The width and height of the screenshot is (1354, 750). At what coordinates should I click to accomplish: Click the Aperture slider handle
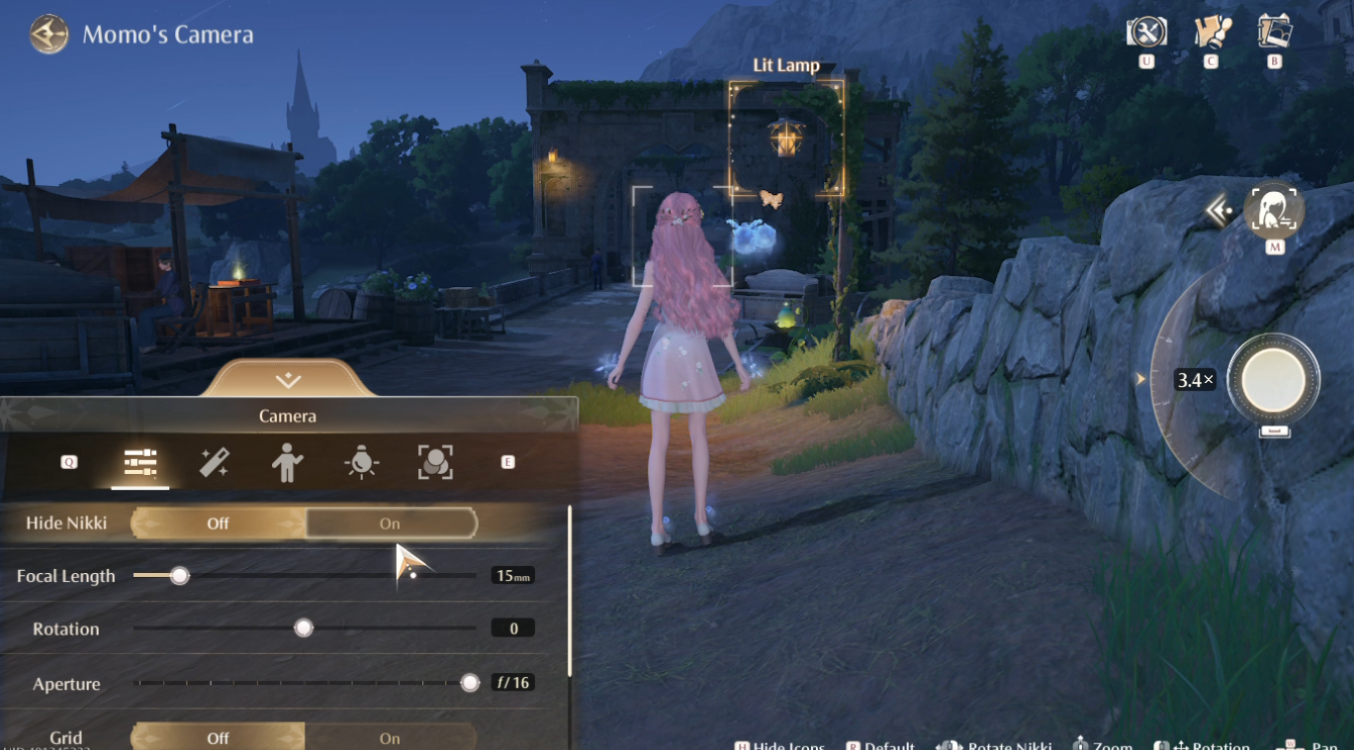pos(469,683)
